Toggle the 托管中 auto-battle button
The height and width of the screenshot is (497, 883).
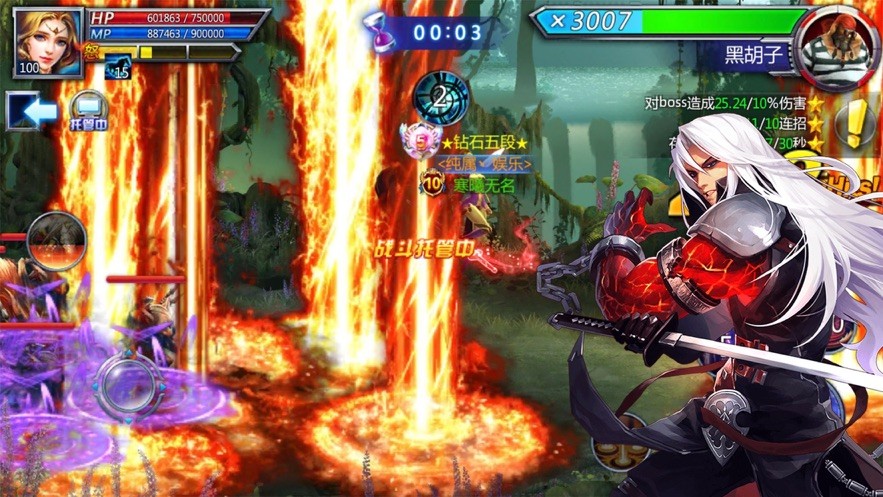pyautogui.click(x=88, y=110)
